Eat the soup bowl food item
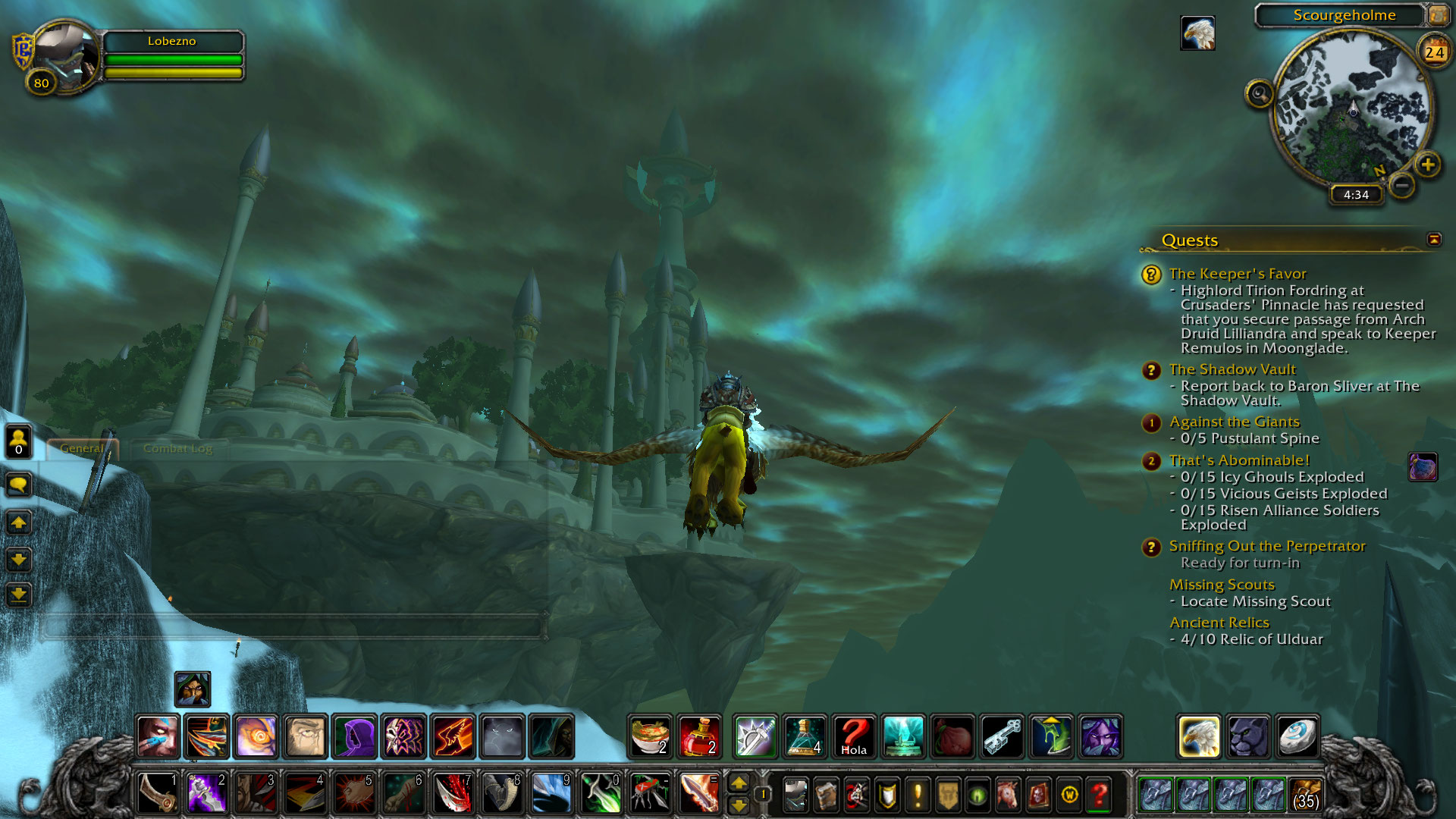The height and width of the screenshot is (819, 1456). pos(650,736)
